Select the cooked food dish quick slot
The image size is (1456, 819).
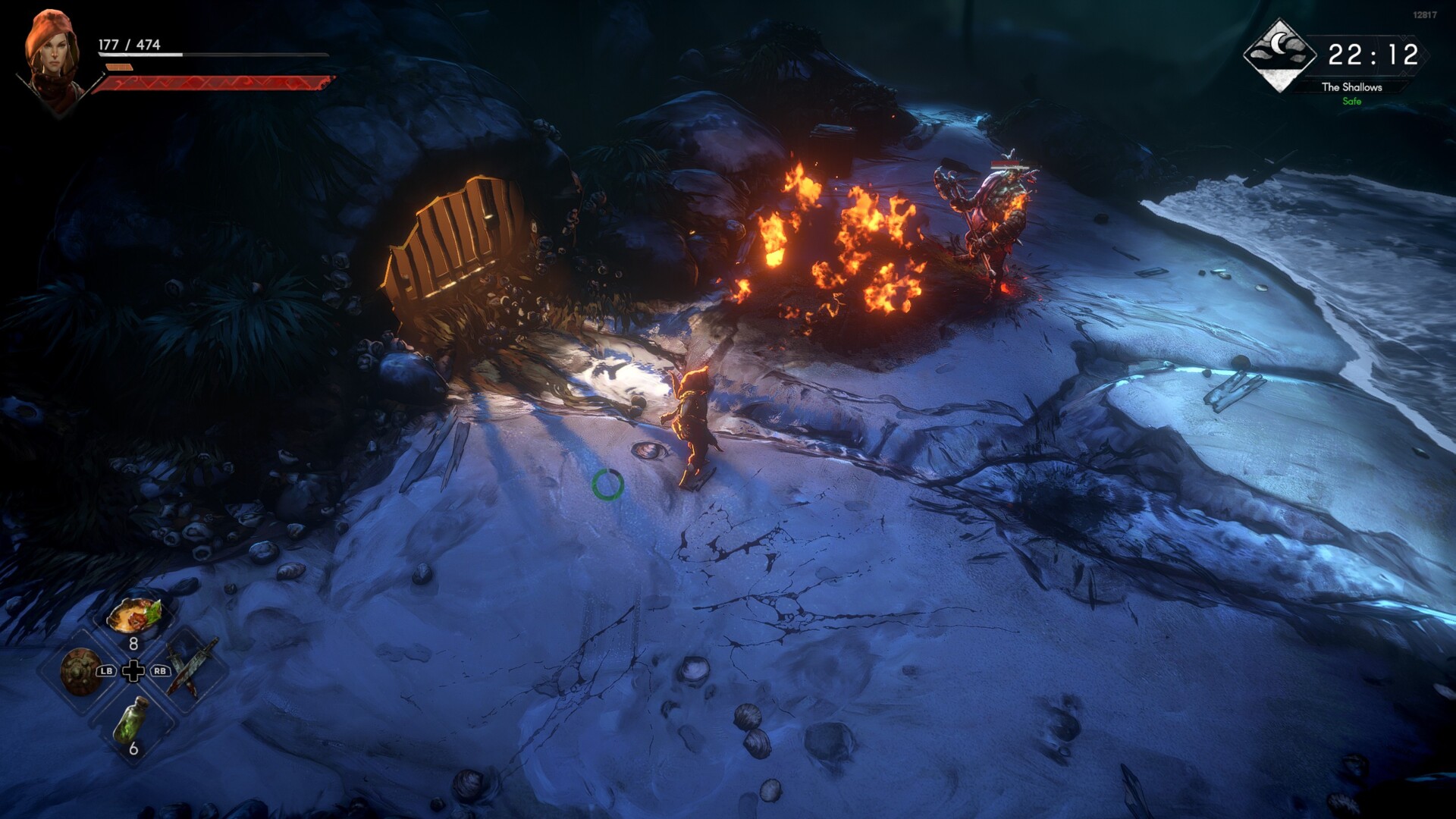133,617
